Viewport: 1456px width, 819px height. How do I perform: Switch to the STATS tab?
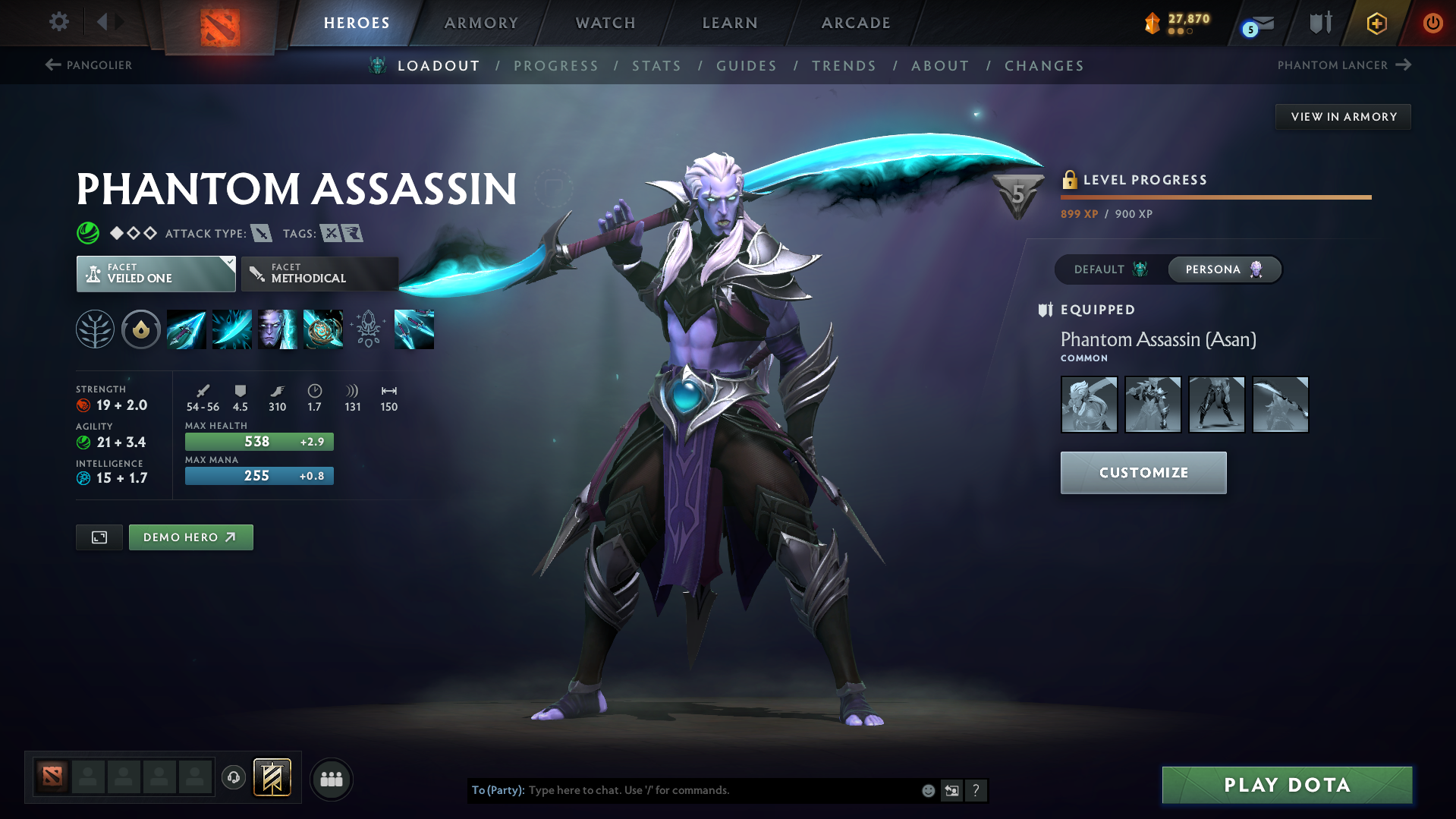coord(656,66)
